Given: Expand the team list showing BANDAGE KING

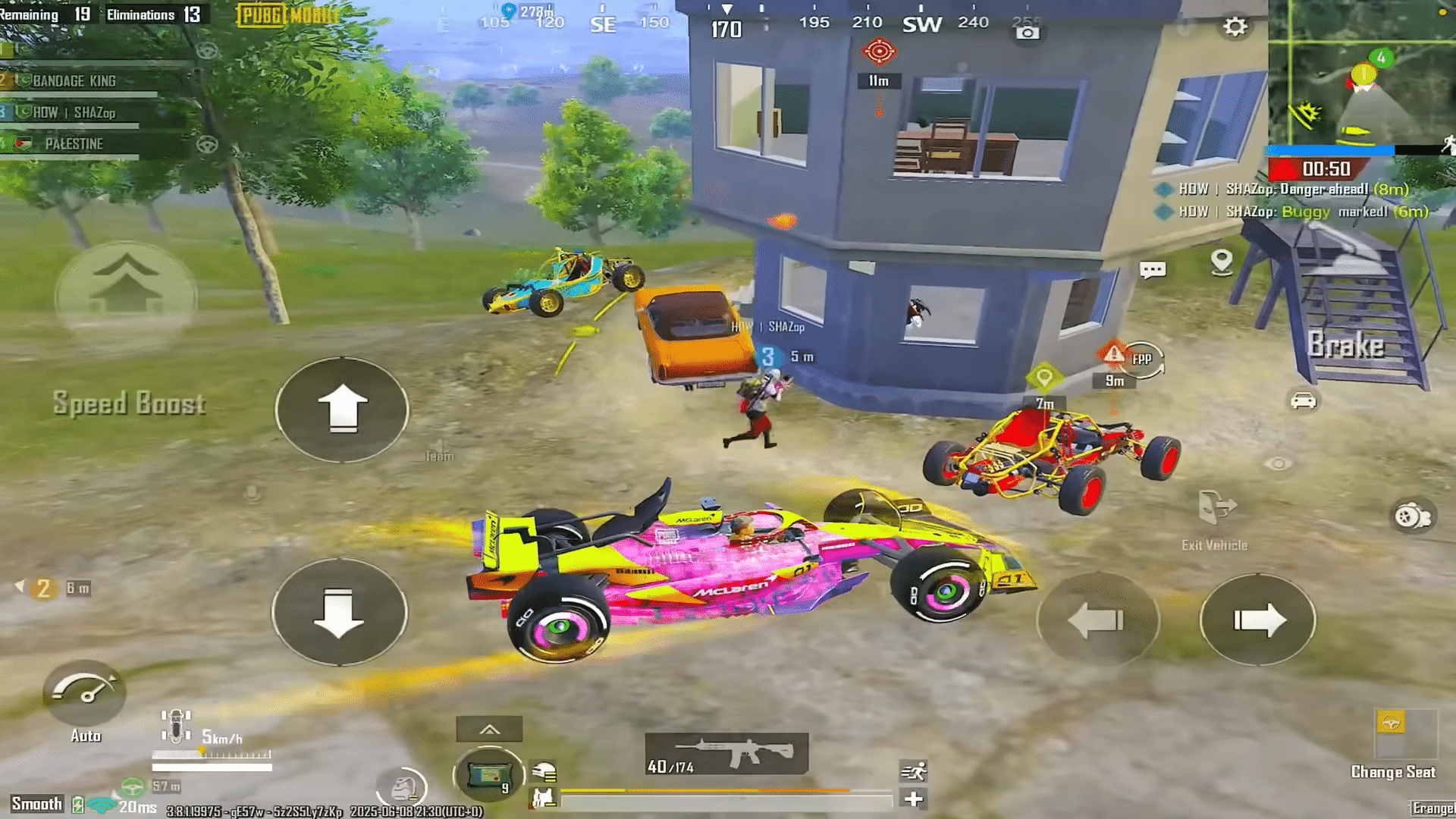Looking at the screenshot, I should pyautogui.click(x=74, y=81).
